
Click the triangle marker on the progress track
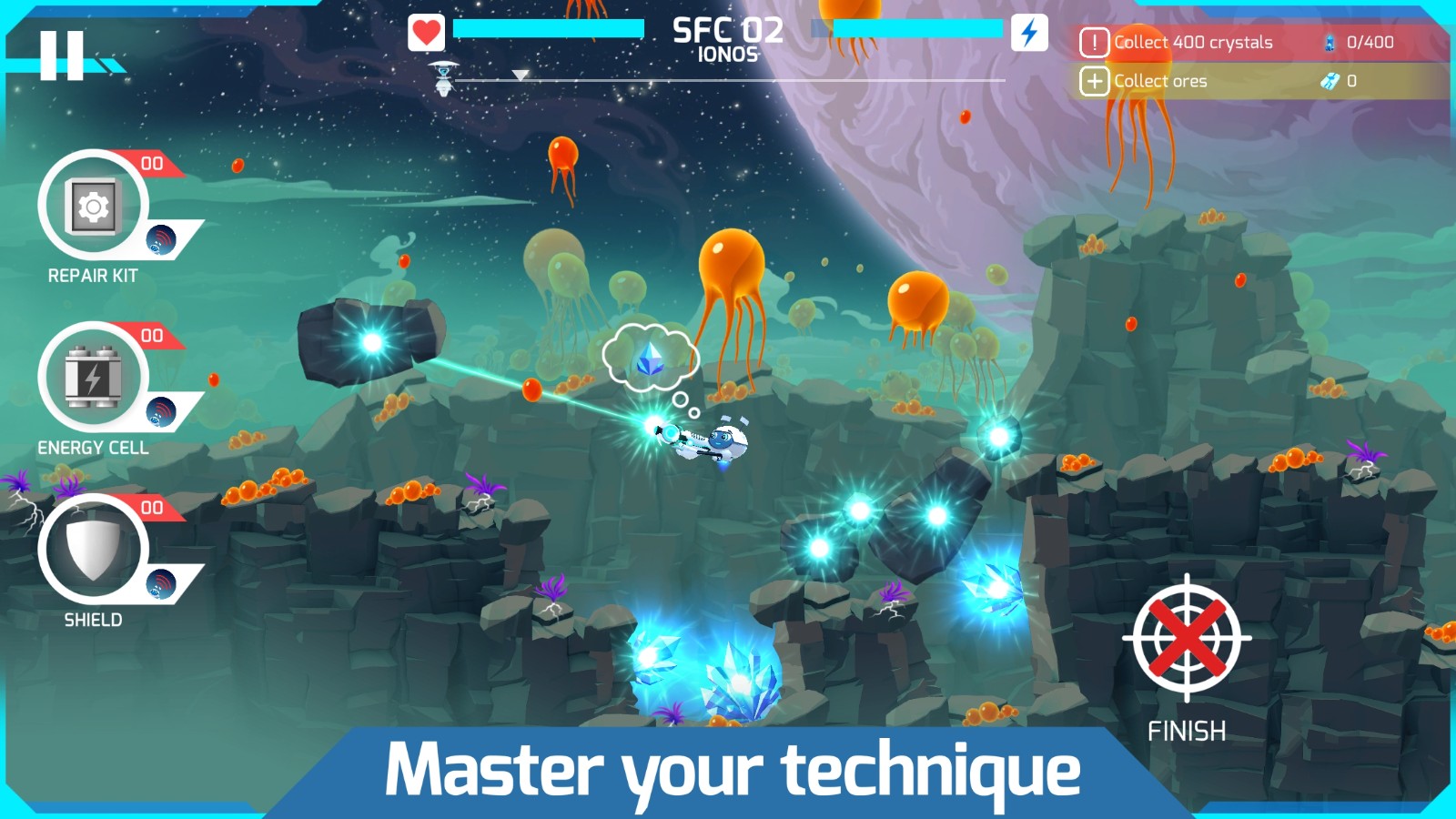coord(521,76)
